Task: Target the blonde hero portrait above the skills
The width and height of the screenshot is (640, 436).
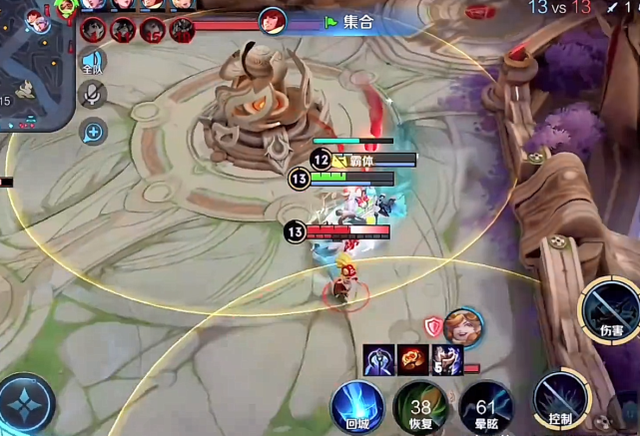Action: point(464,325)
